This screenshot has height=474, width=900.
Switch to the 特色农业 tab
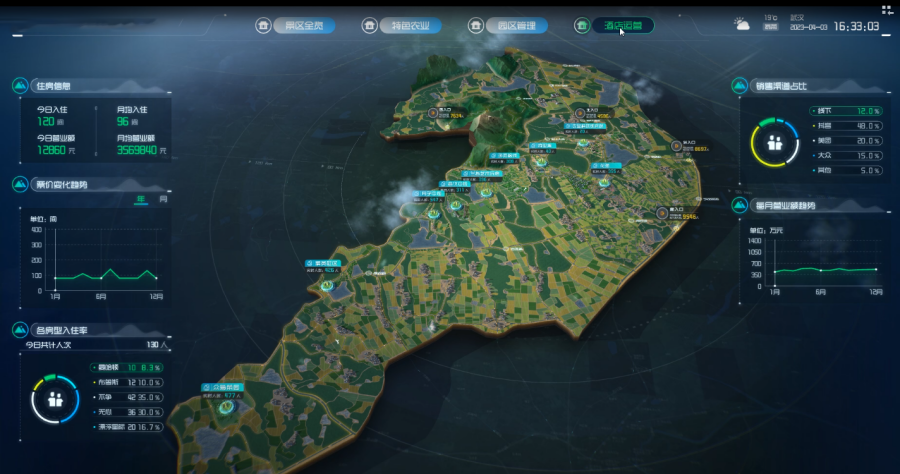point(411,26)
